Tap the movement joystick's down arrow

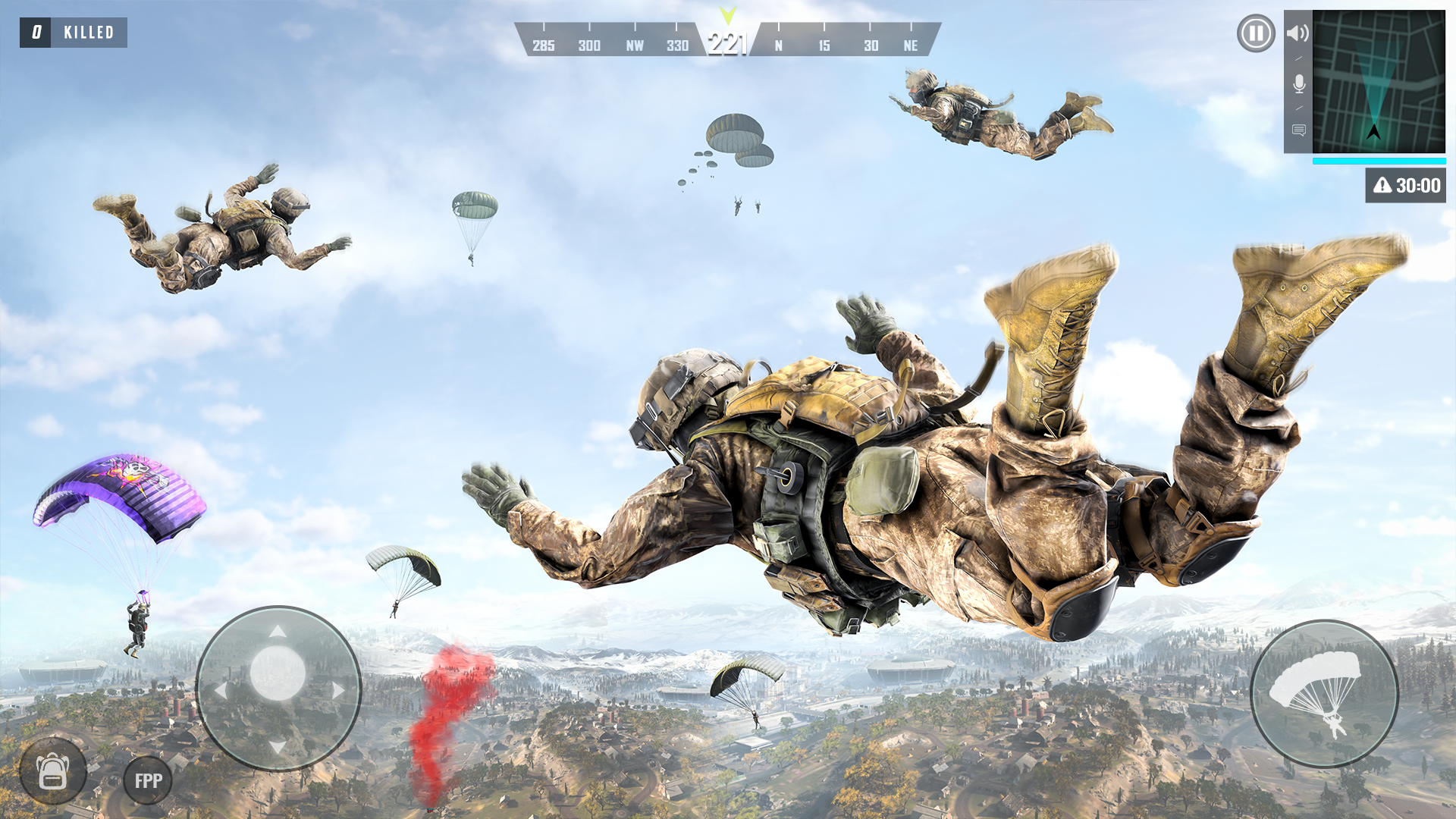pos(278,748)
